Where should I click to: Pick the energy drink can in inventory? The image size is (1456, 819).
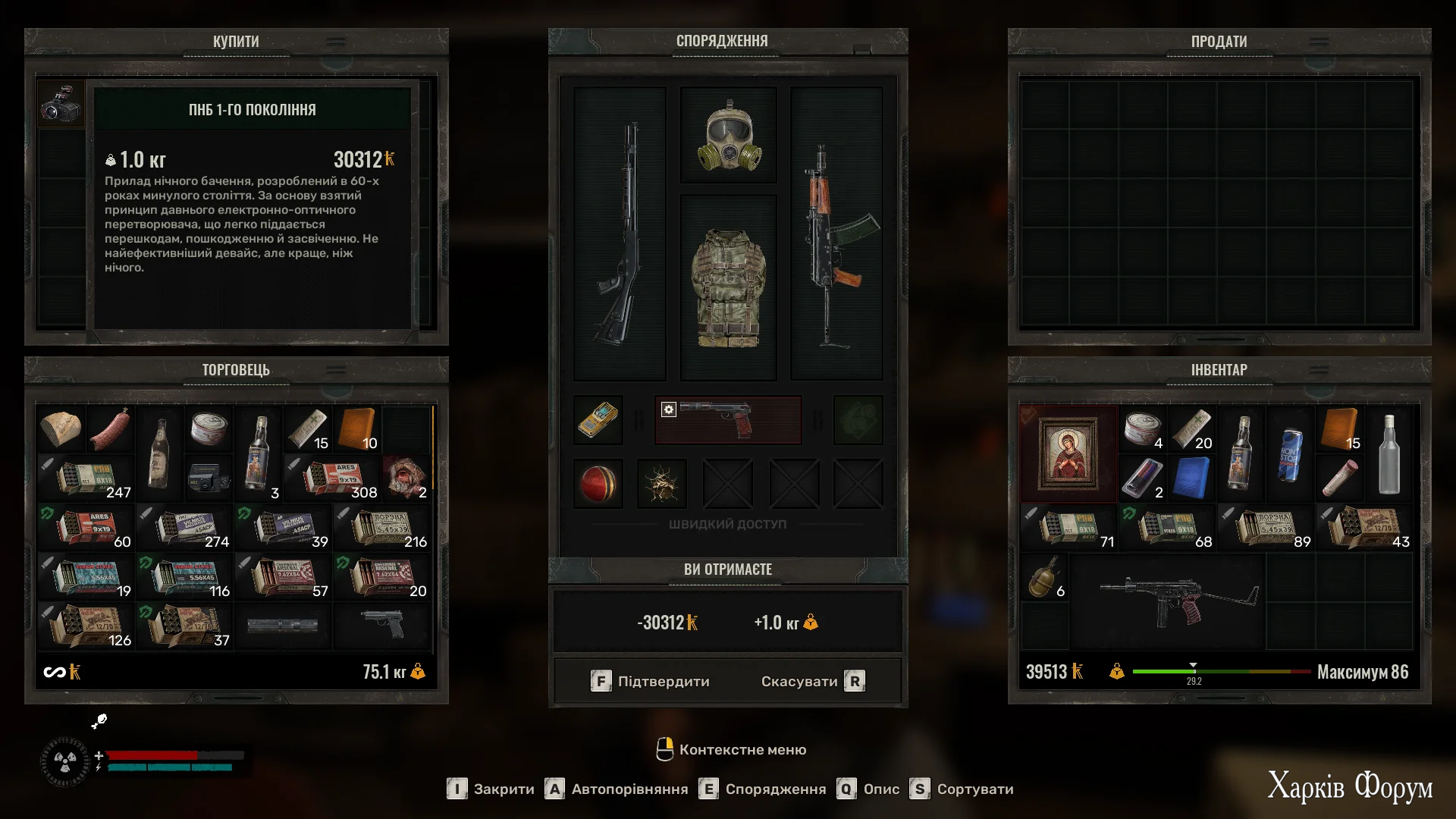[x=1289, y=453]
